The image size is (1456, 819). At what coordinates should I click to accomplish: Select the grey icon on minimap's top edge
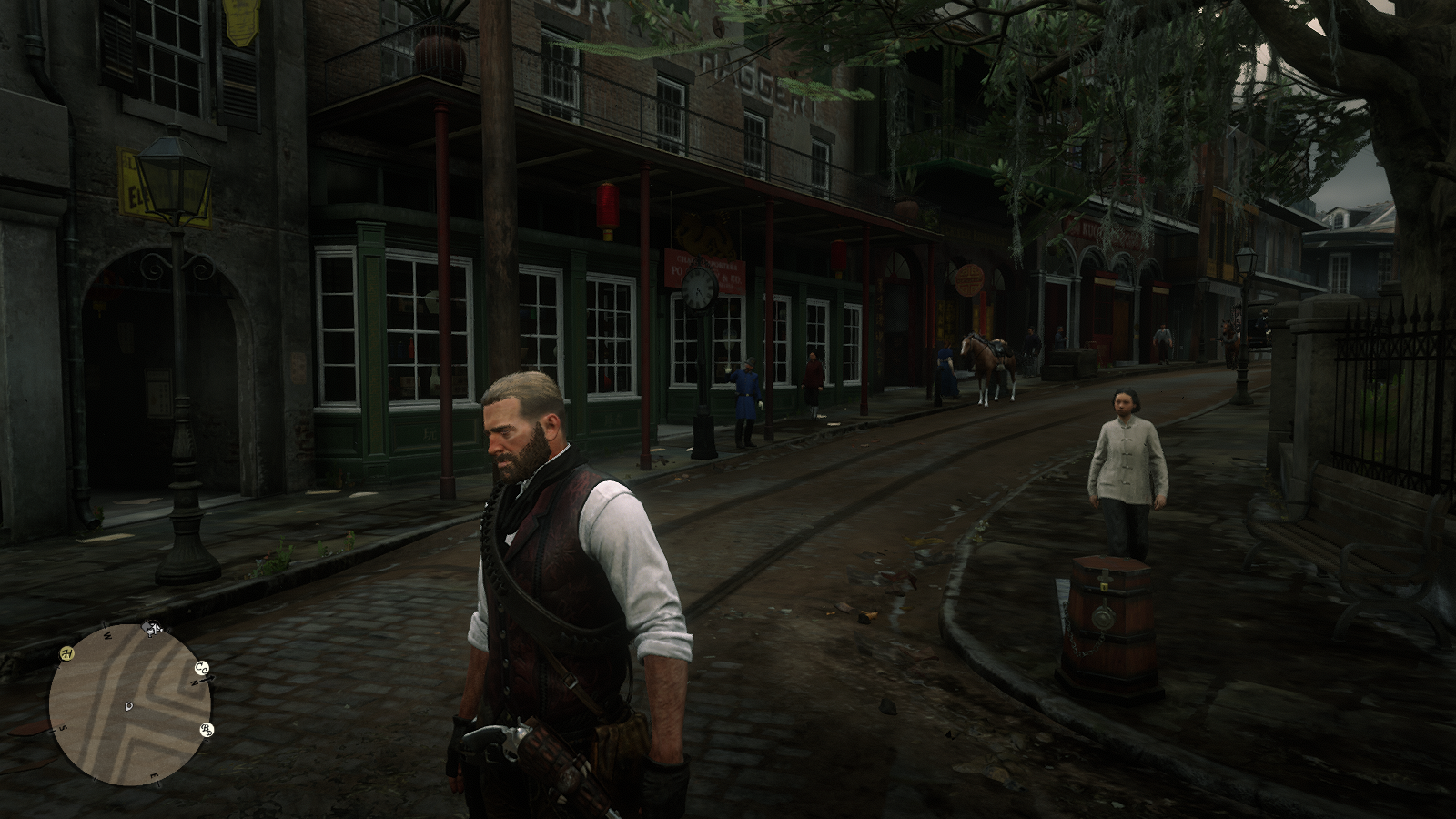pyautogui.click(x=153, y=628)
